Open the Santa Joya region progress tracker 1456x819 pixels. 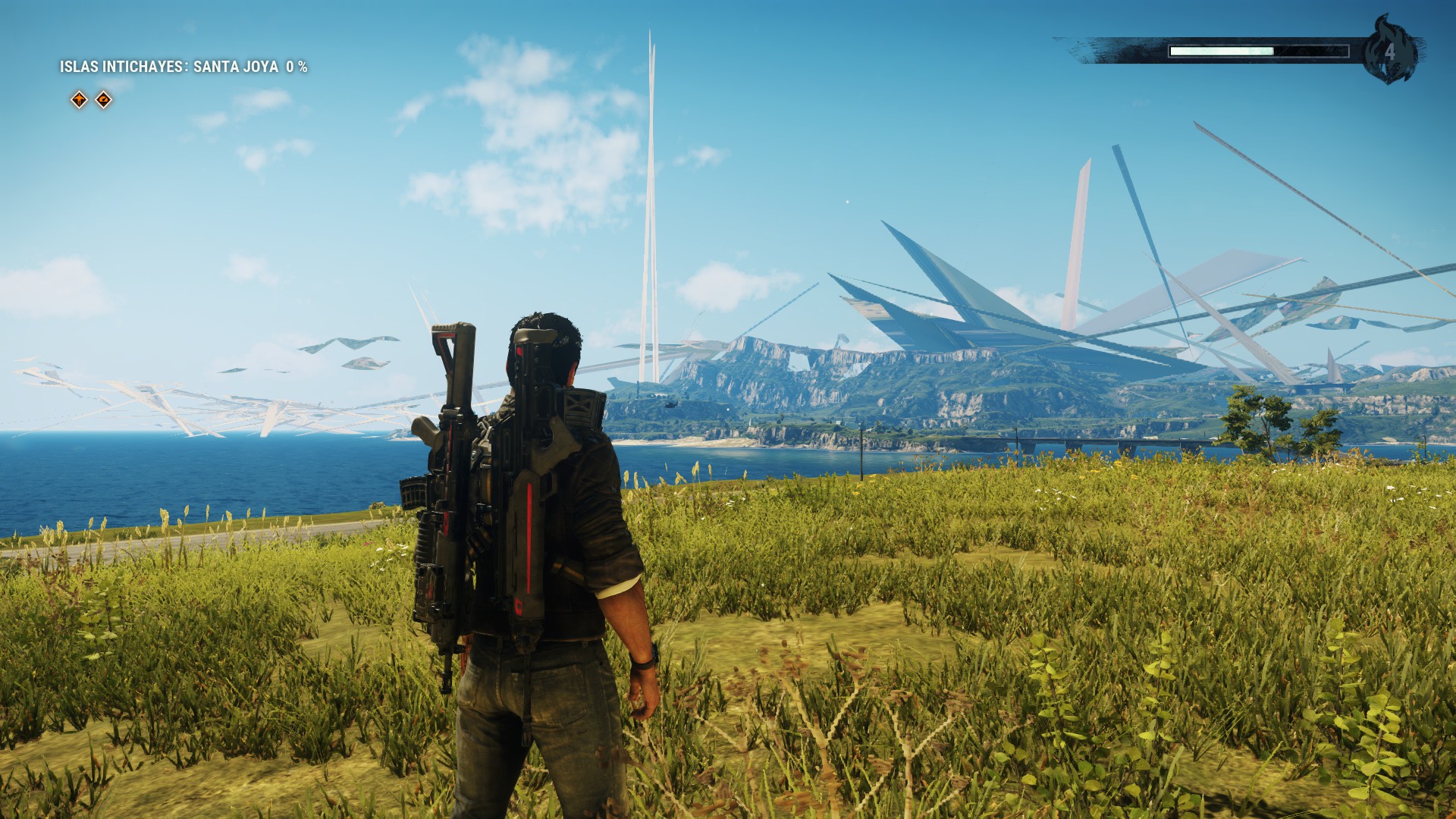tap(184, 67)
